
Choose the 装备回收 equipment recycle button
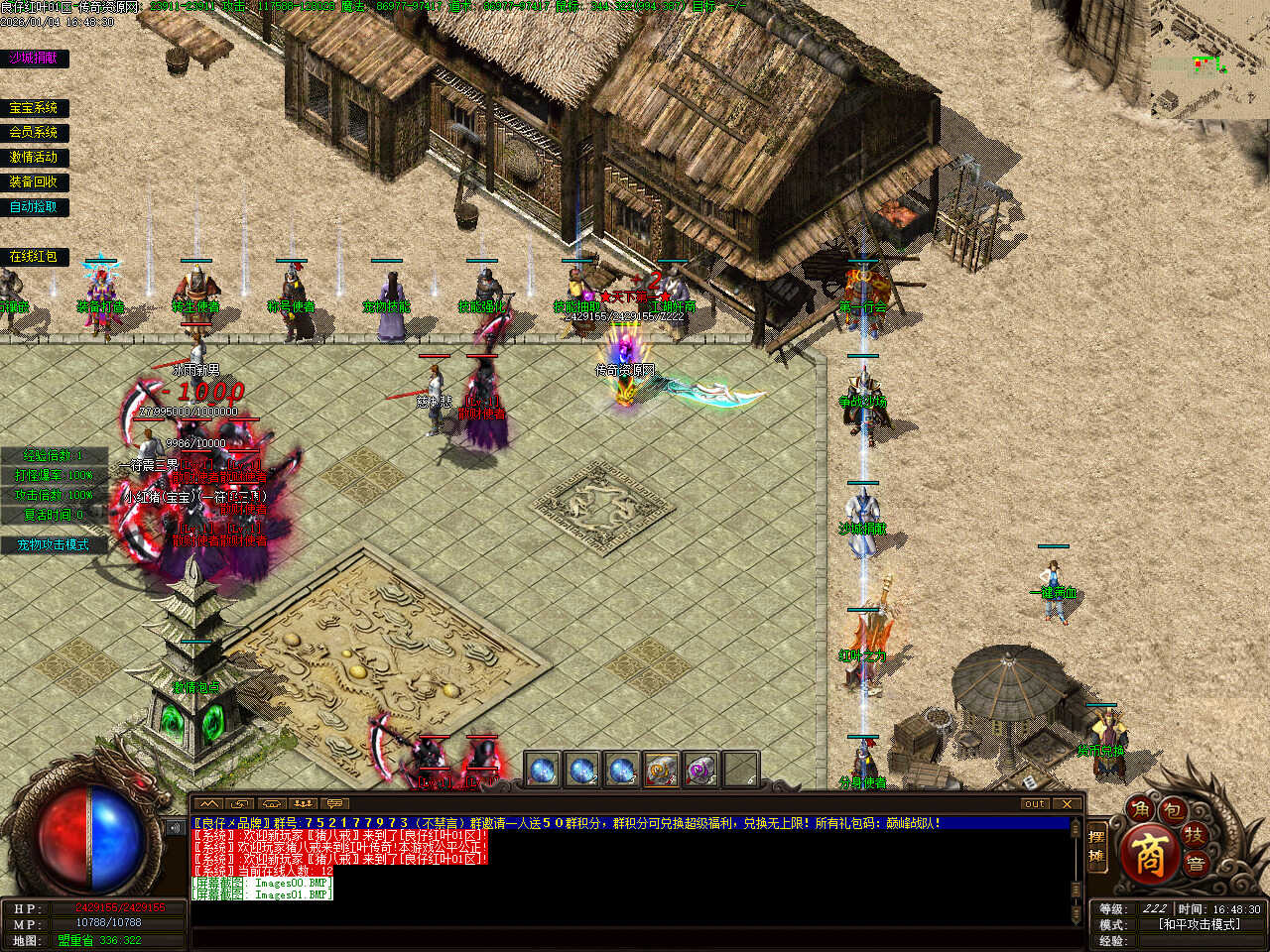[x=34, y=182]
